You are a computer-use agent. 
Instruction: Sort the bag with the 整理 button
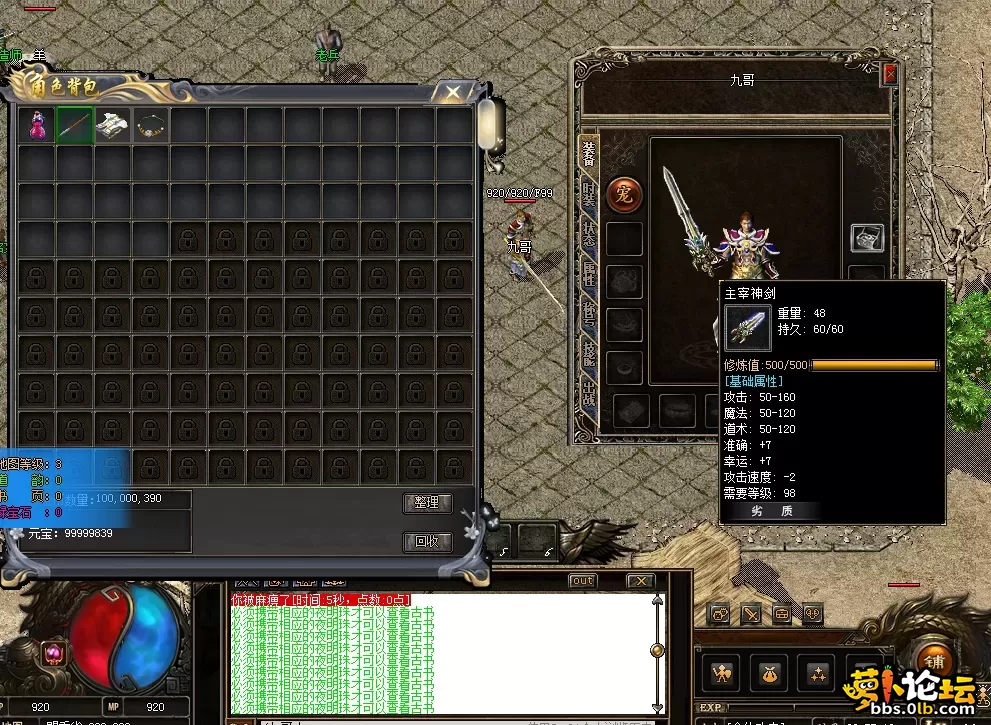(x=427, y=502)
